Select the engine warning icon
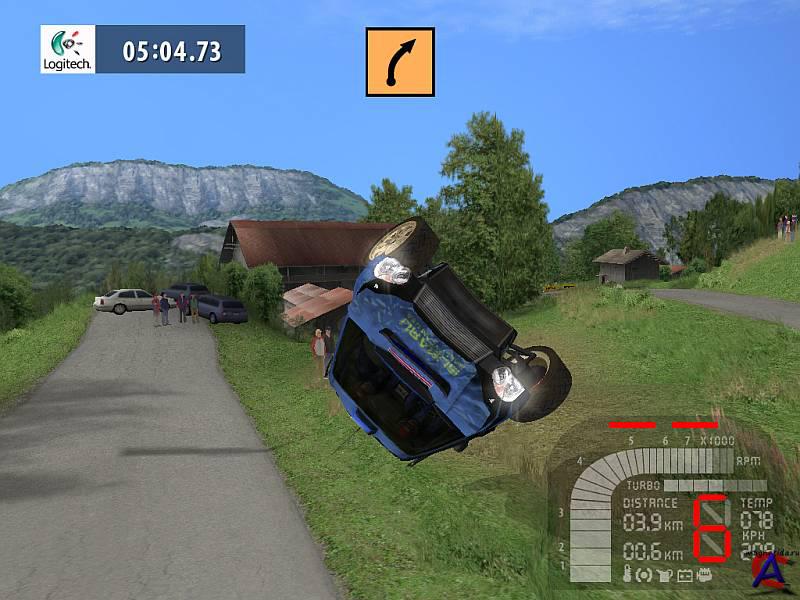This screenshot has height=600, width=800. 704,575
